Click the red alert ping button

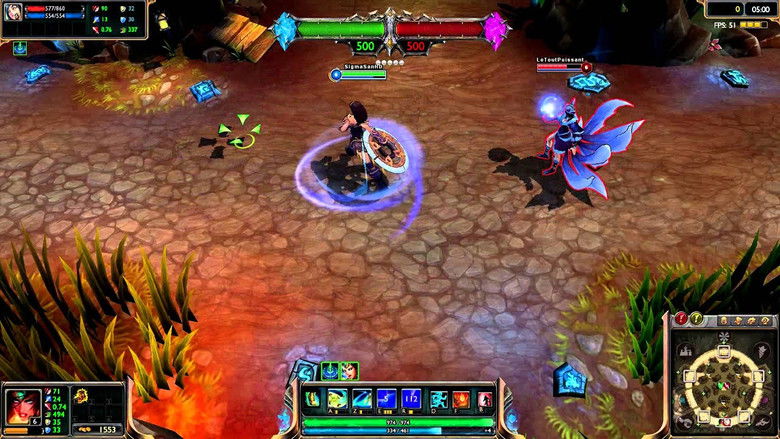tap(681, 319)
